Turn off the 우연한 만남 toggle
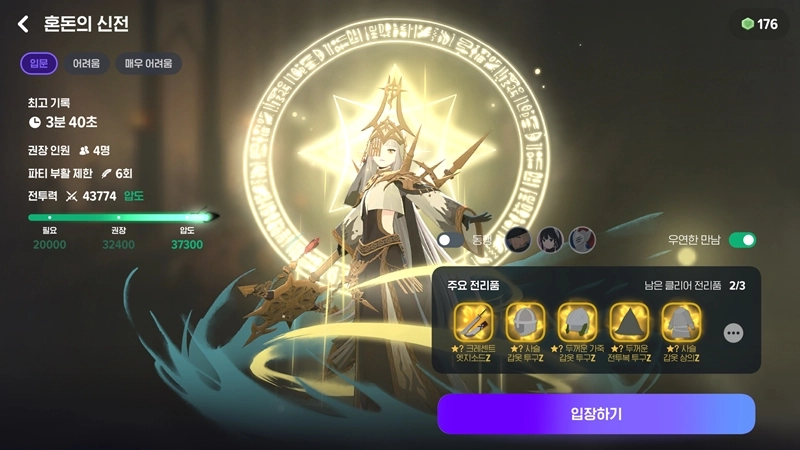The image size is (800, 450). point(742,240)
